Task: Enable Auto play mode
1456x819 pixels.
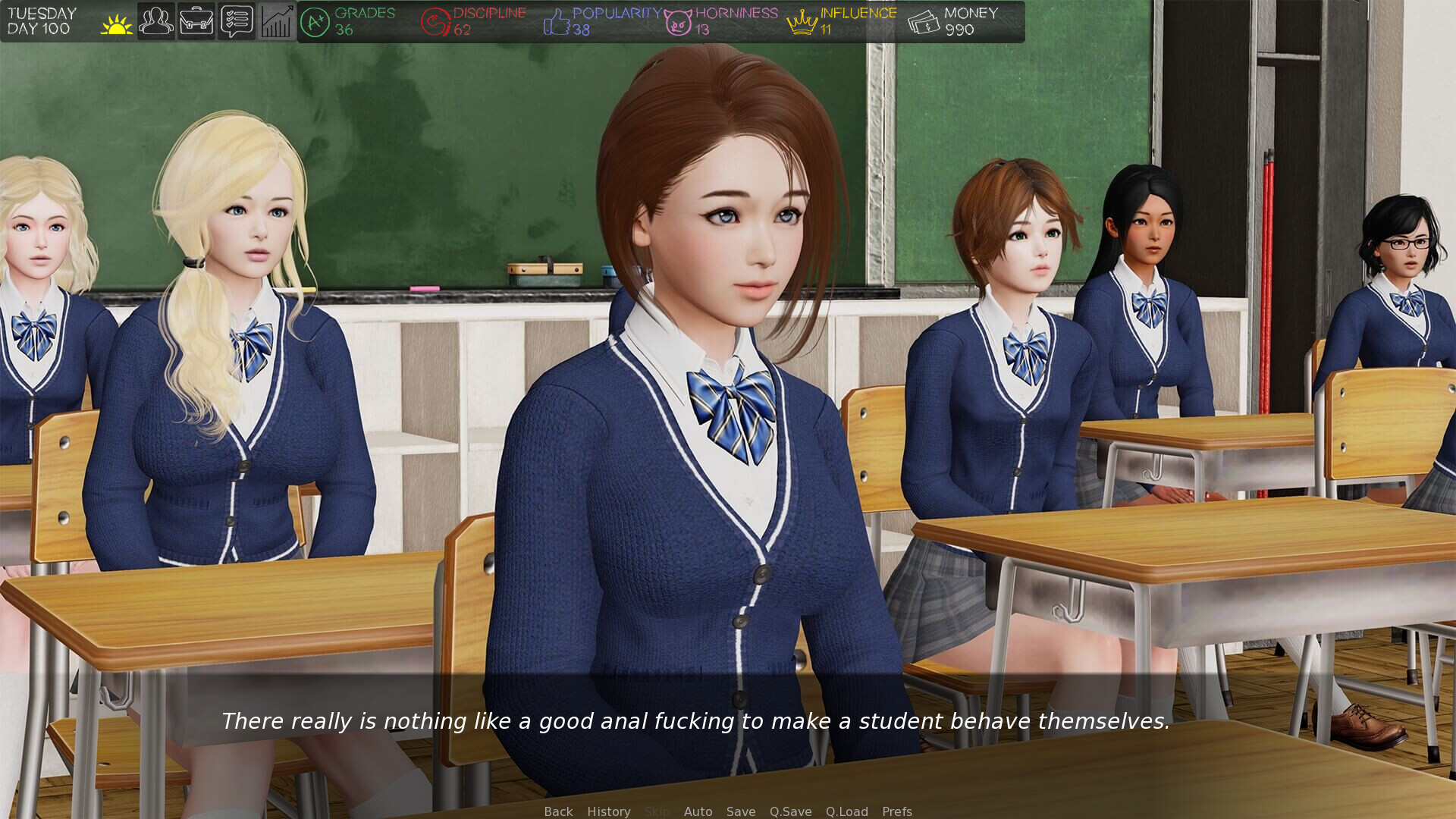Action: [698, 811]
